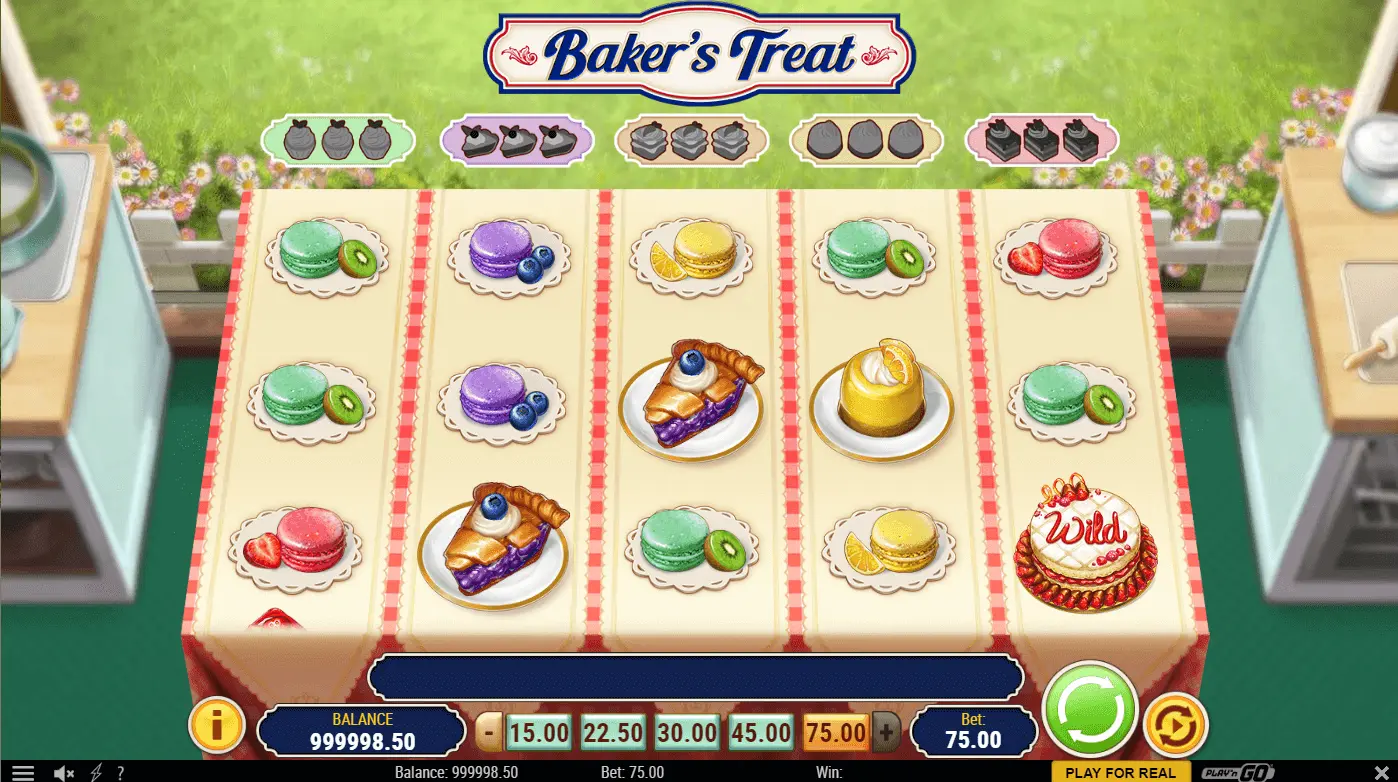Decrease the bet with the minus button
The width and height of the screenshot is (1398, 782).
click(488, 733)
